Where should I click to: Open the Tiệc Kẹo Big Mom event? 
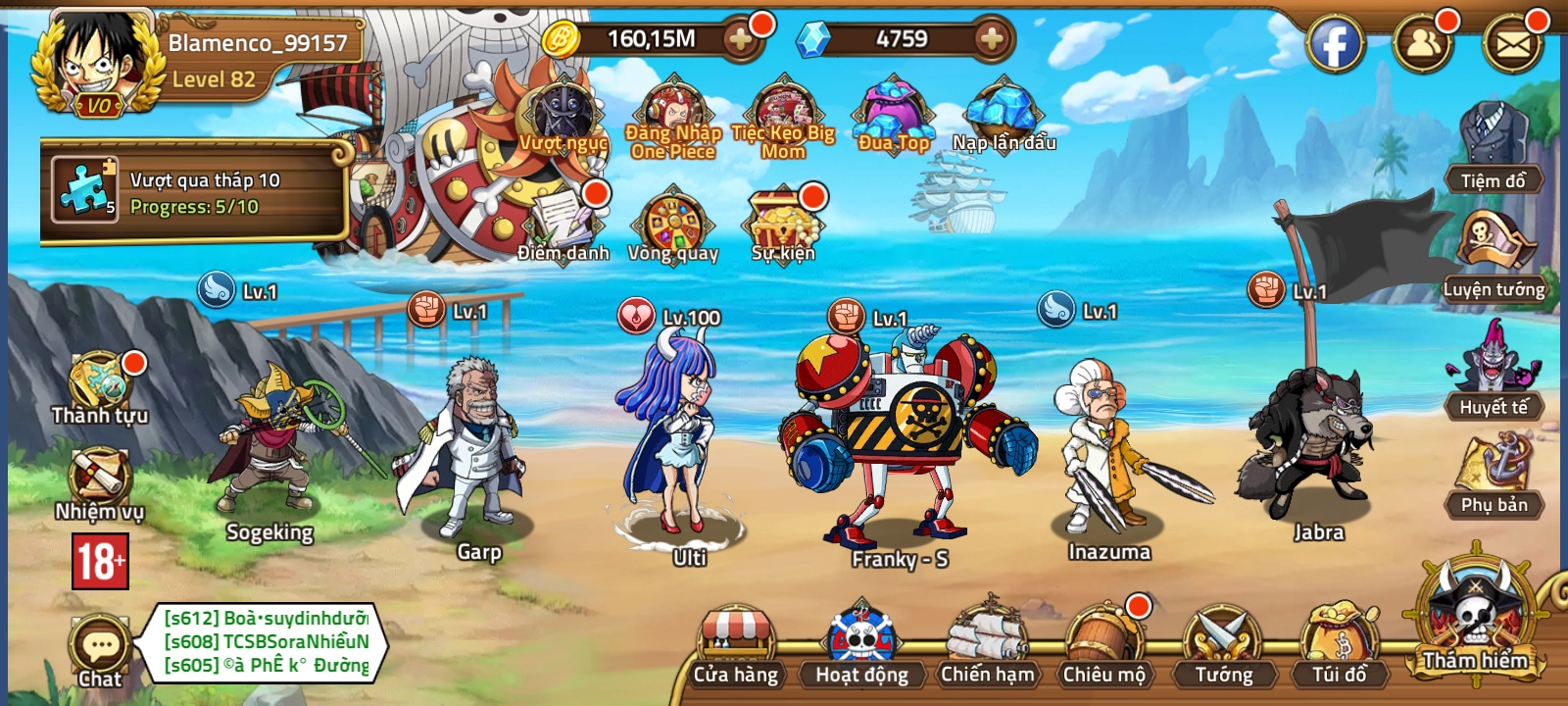pos(782,108)
